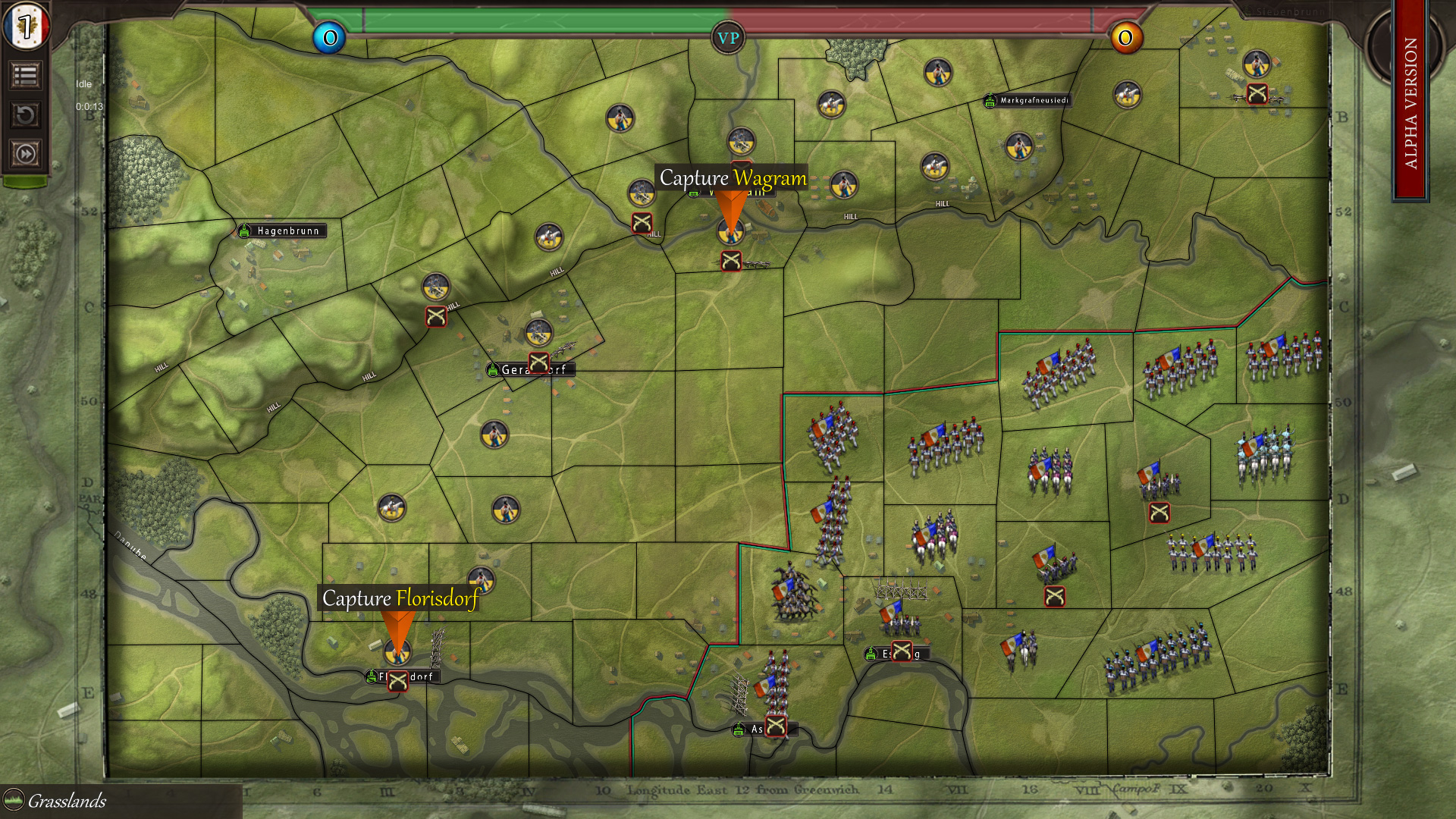Viewport: 1456px width, 819px height.
Task: Open the objectives list menu icon
Action: click(25, 76)
